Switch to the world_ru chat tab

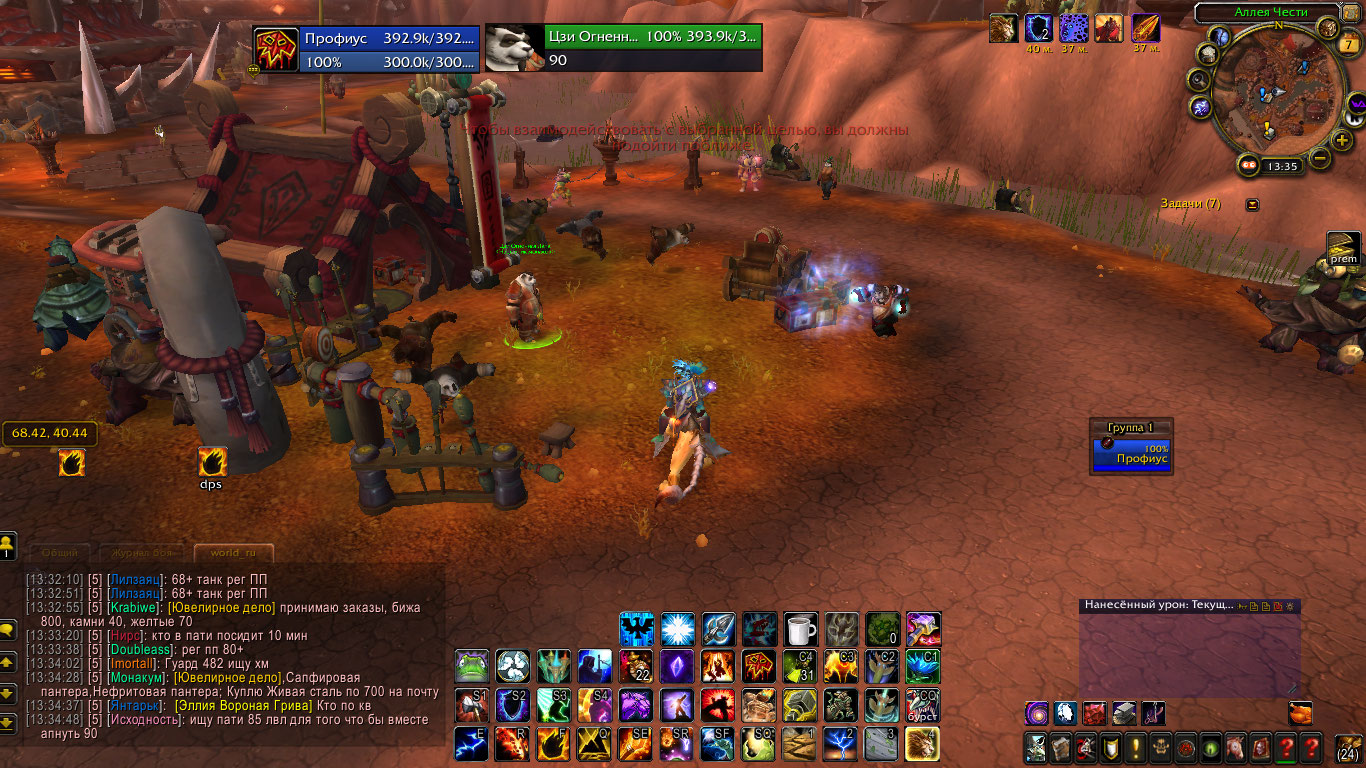click(x=233, y=553)
